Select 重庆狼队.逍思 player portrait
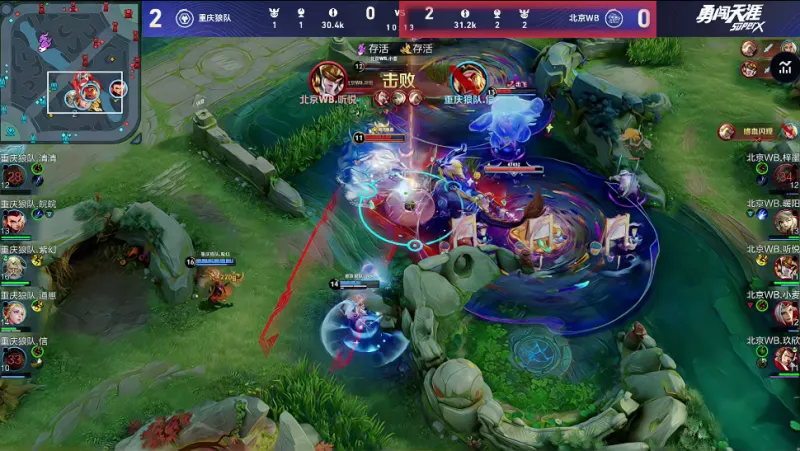800x451 pixels. click(14, 313)
